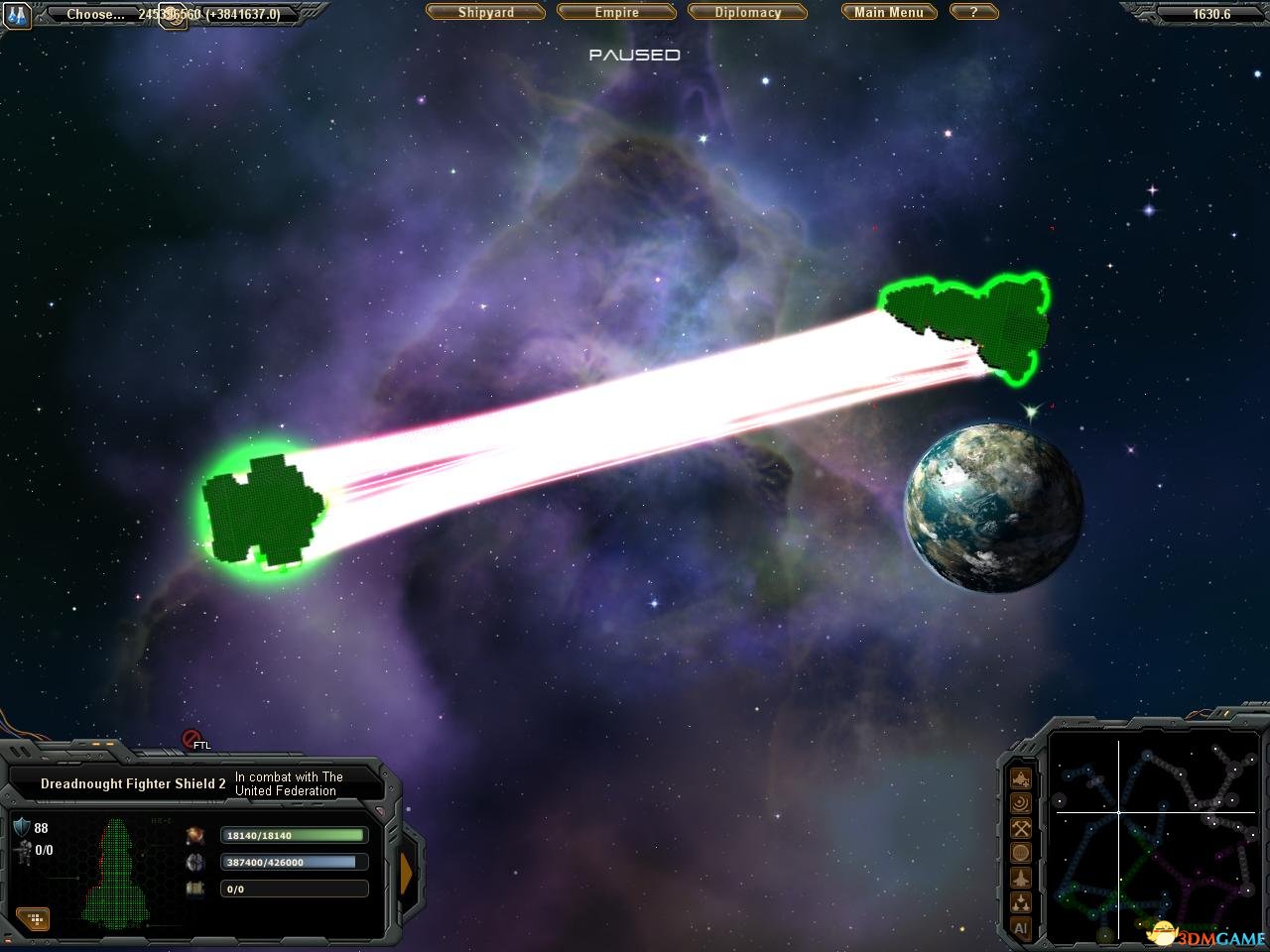The width and height of the screenshot is (1270, 952).
Task: Select the crossed hammers build button
Action: [x=1020, y=828]
